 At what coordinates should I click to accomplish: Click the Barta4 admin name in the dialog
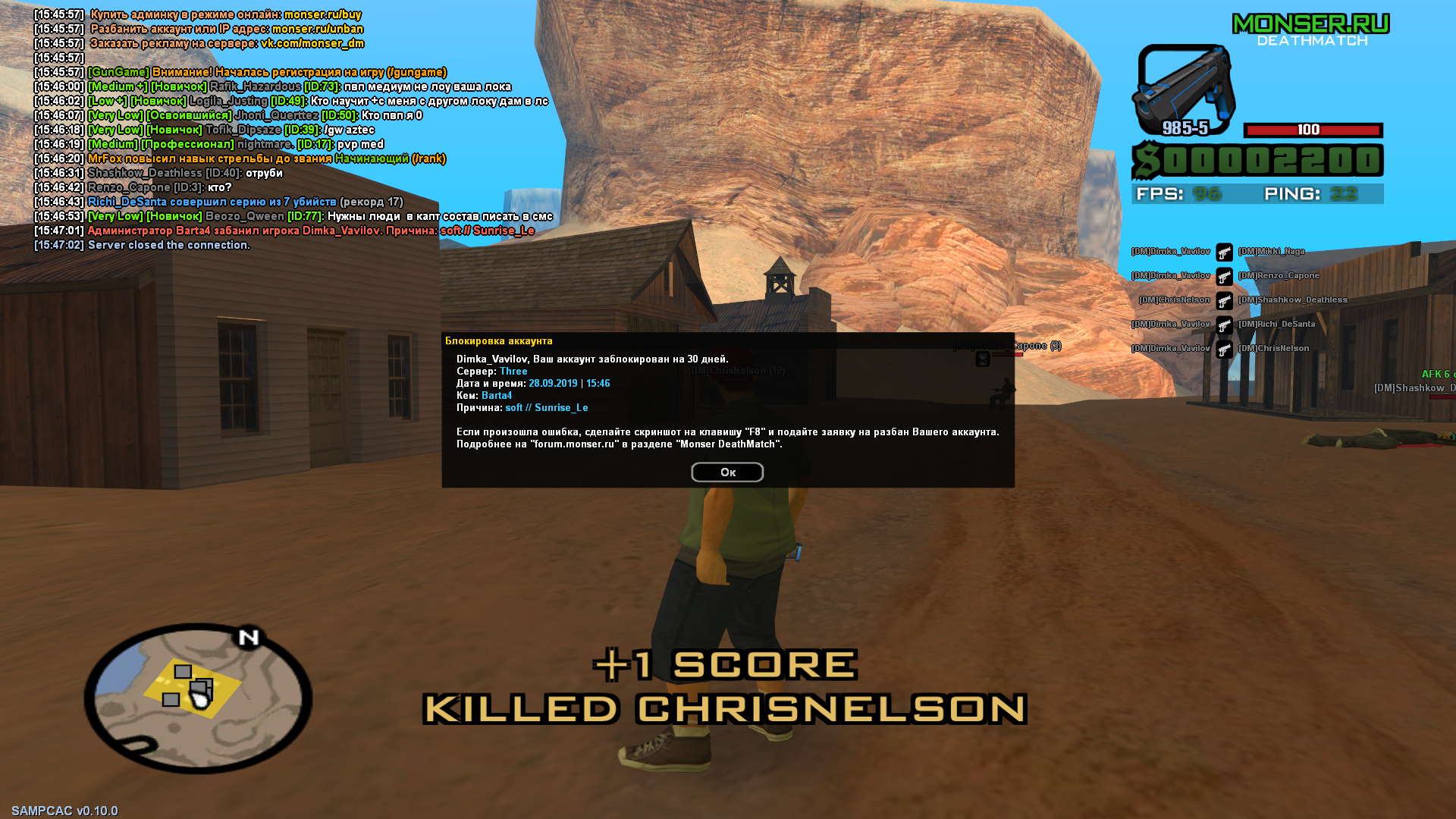point(497,395)
